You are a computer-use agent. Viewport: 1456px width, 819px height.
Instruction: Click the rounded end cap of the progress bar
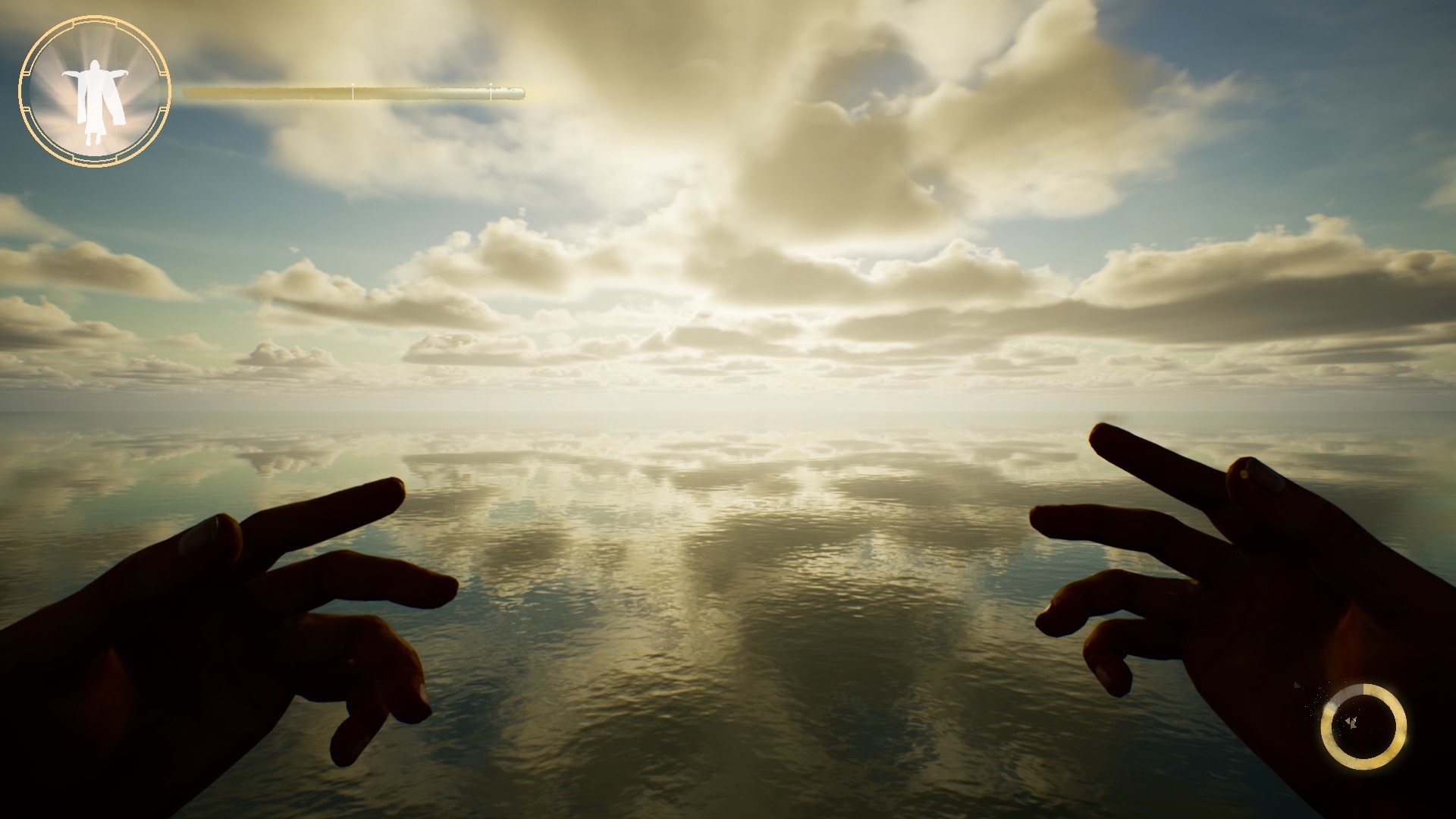click(521, 93)
